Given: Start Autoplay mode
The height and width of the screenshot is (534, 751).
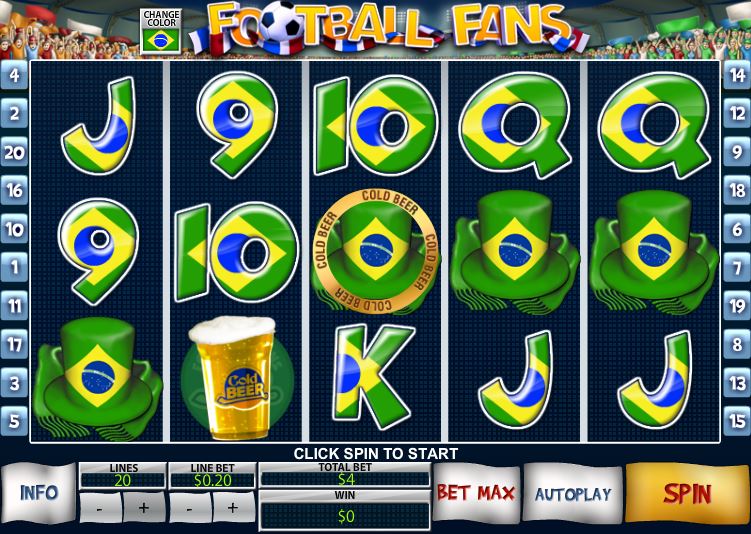Looking at the screenshot, I should [x=572, y=494].
